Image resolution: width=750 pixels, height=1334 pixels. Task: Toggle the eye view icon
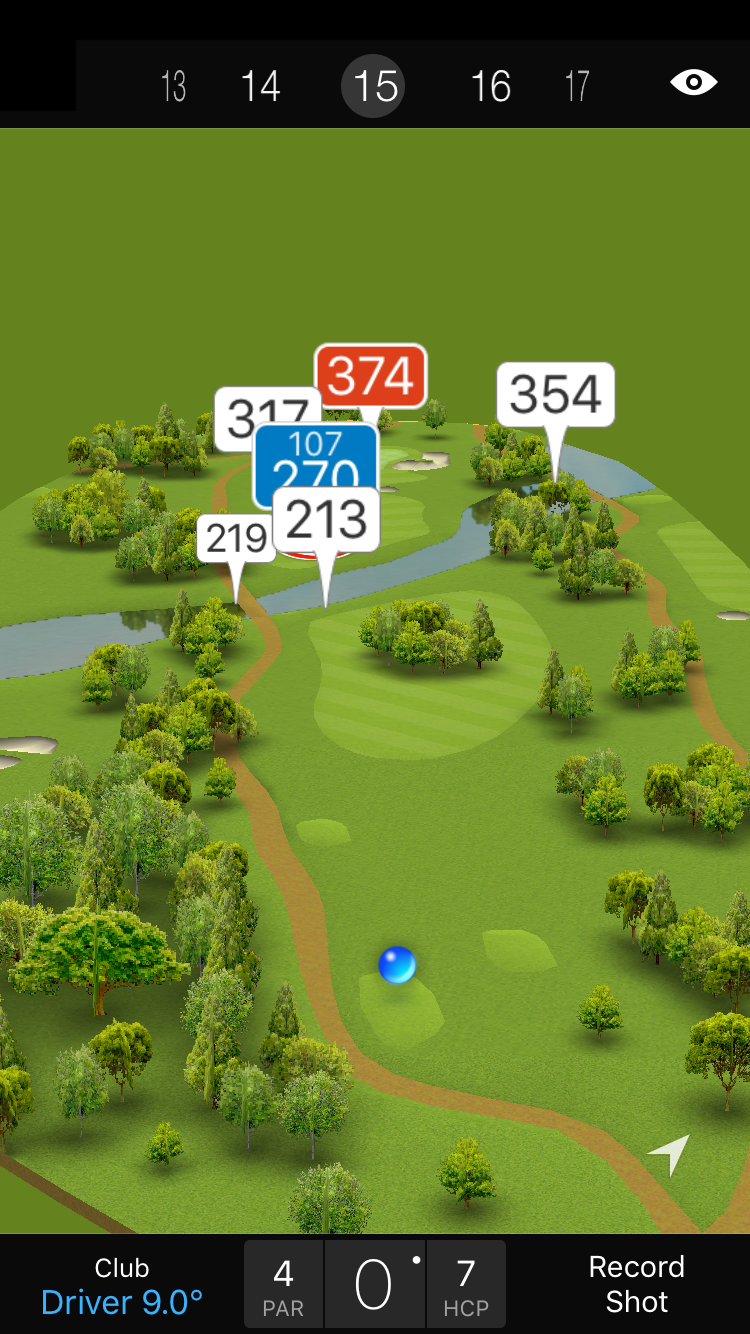click(x=693, y=83)
